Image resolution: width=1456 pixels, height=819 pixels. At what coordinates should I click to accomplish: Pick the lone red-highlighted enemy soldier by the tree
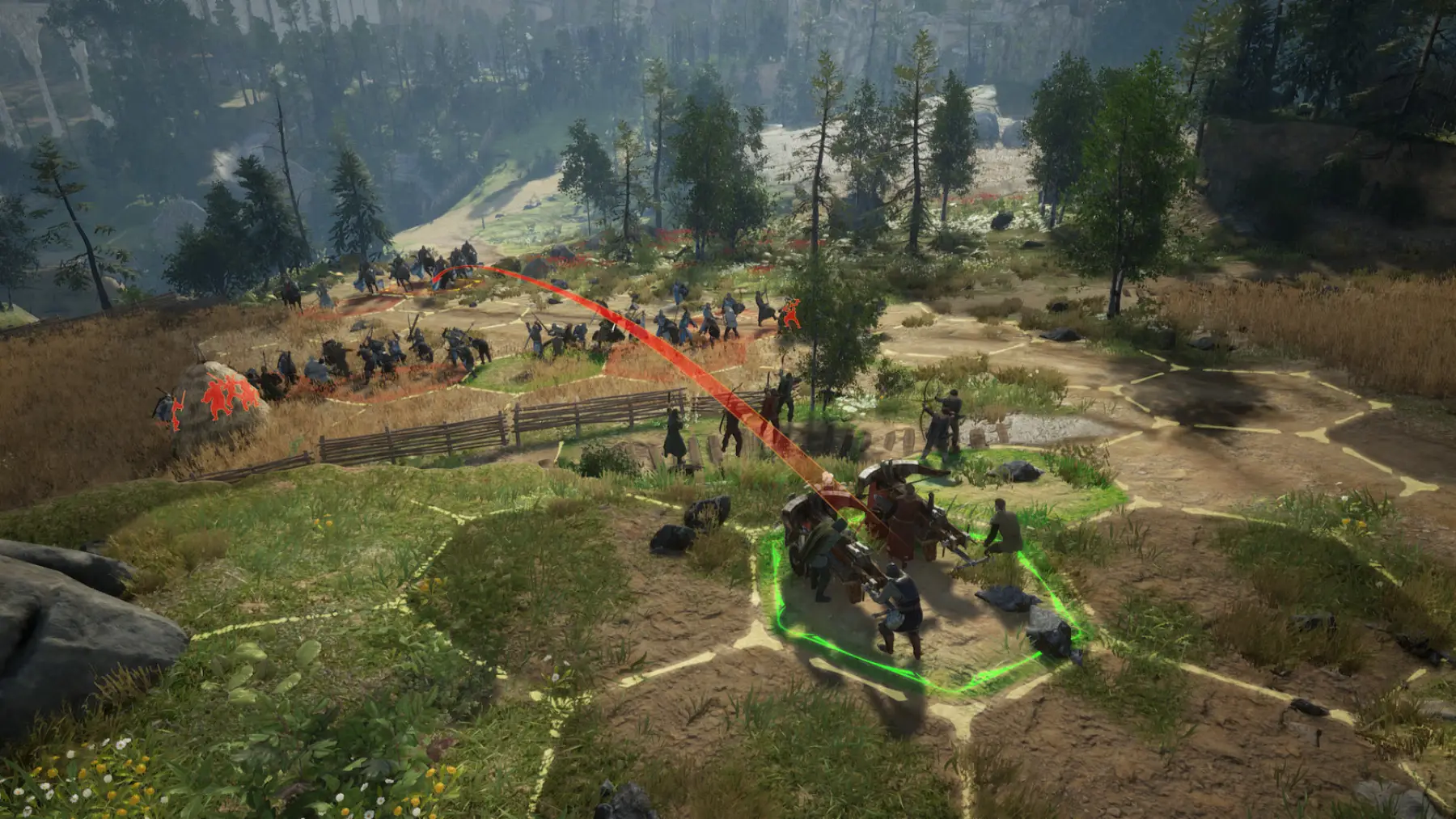point(790,315)
